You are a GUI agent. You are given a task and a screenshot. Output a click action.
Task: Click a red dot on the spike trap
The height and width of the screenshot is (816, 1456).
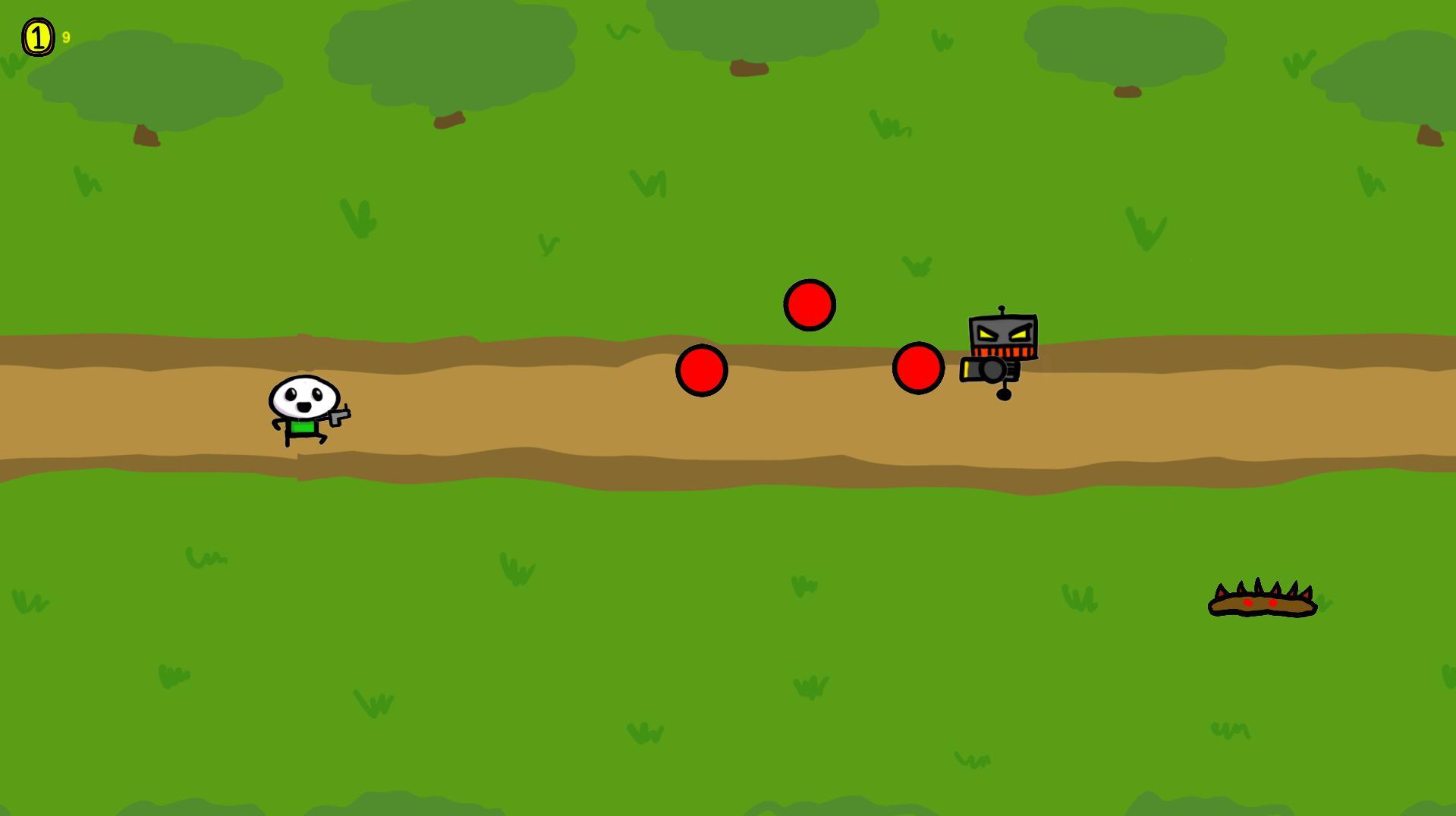(1248, 603)
